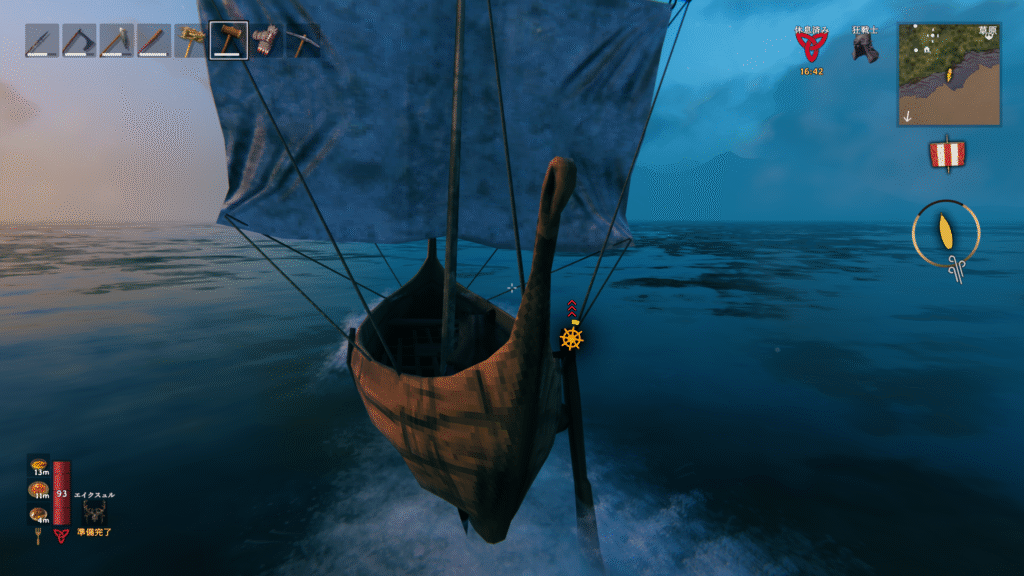Click the fork icon under food slots
1024x576 pixels.
tap(40, 535)
